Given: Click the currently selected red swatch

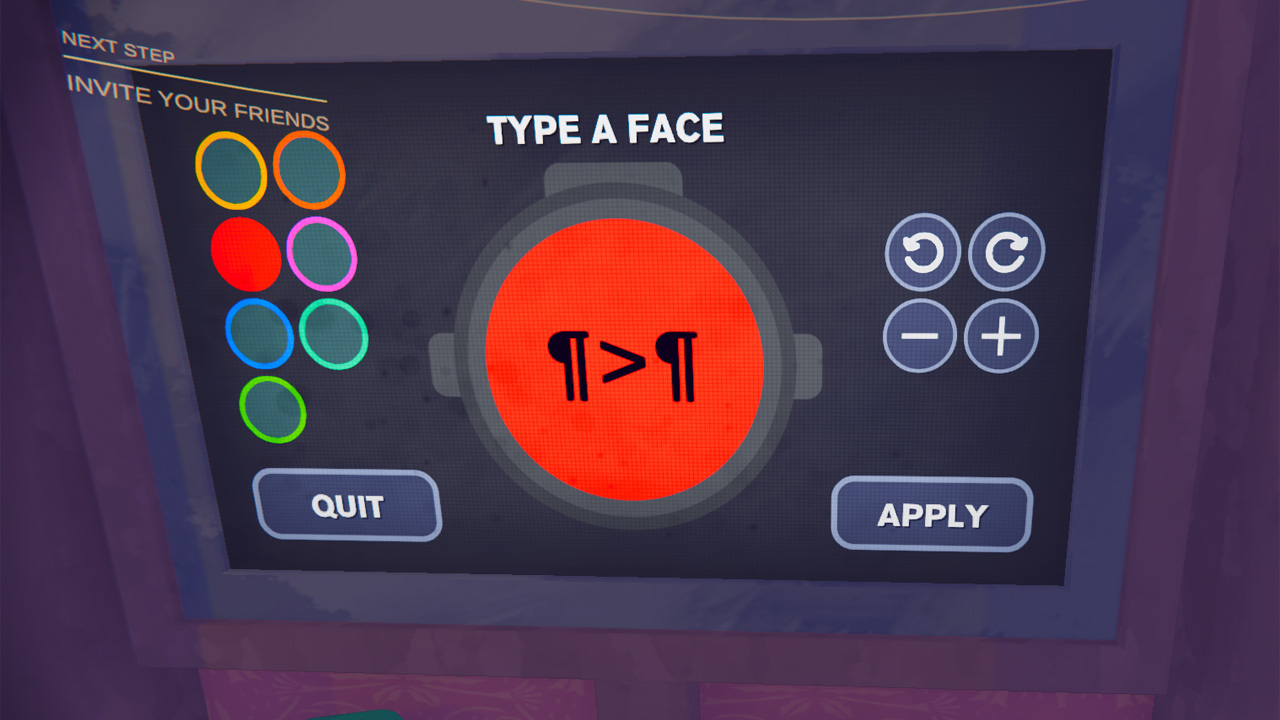Looking at the screenshot, I should pos(244,253).
